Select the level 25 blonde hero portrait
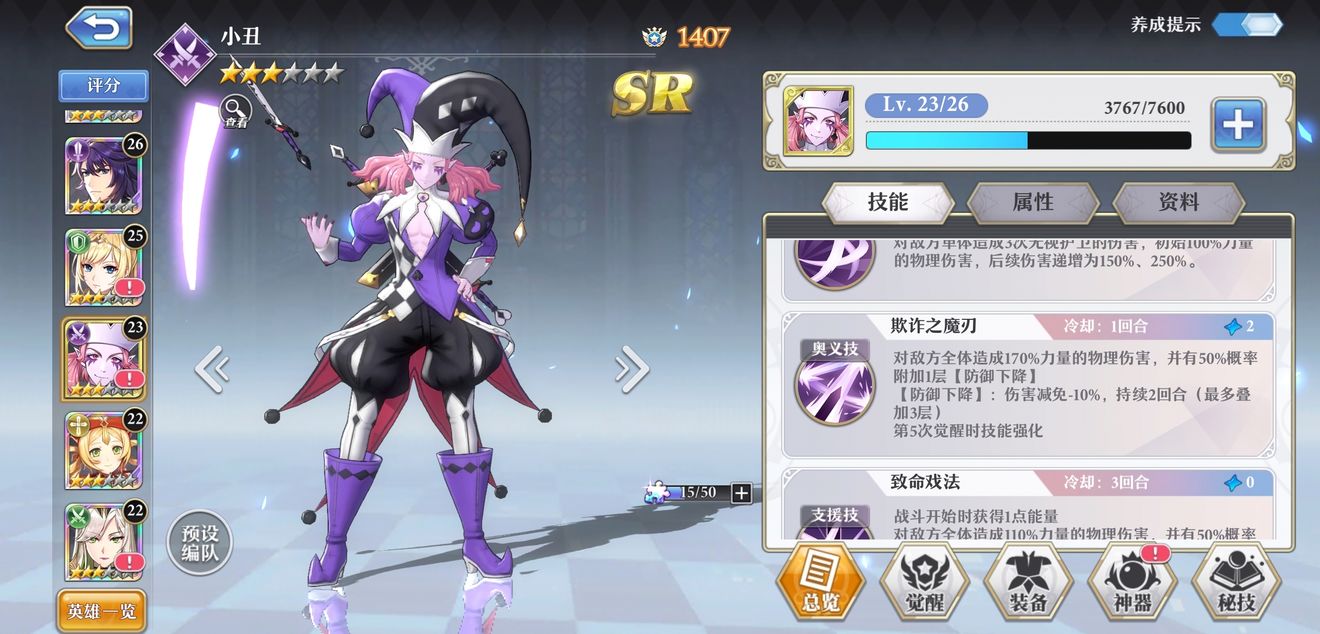 (104, 265)
